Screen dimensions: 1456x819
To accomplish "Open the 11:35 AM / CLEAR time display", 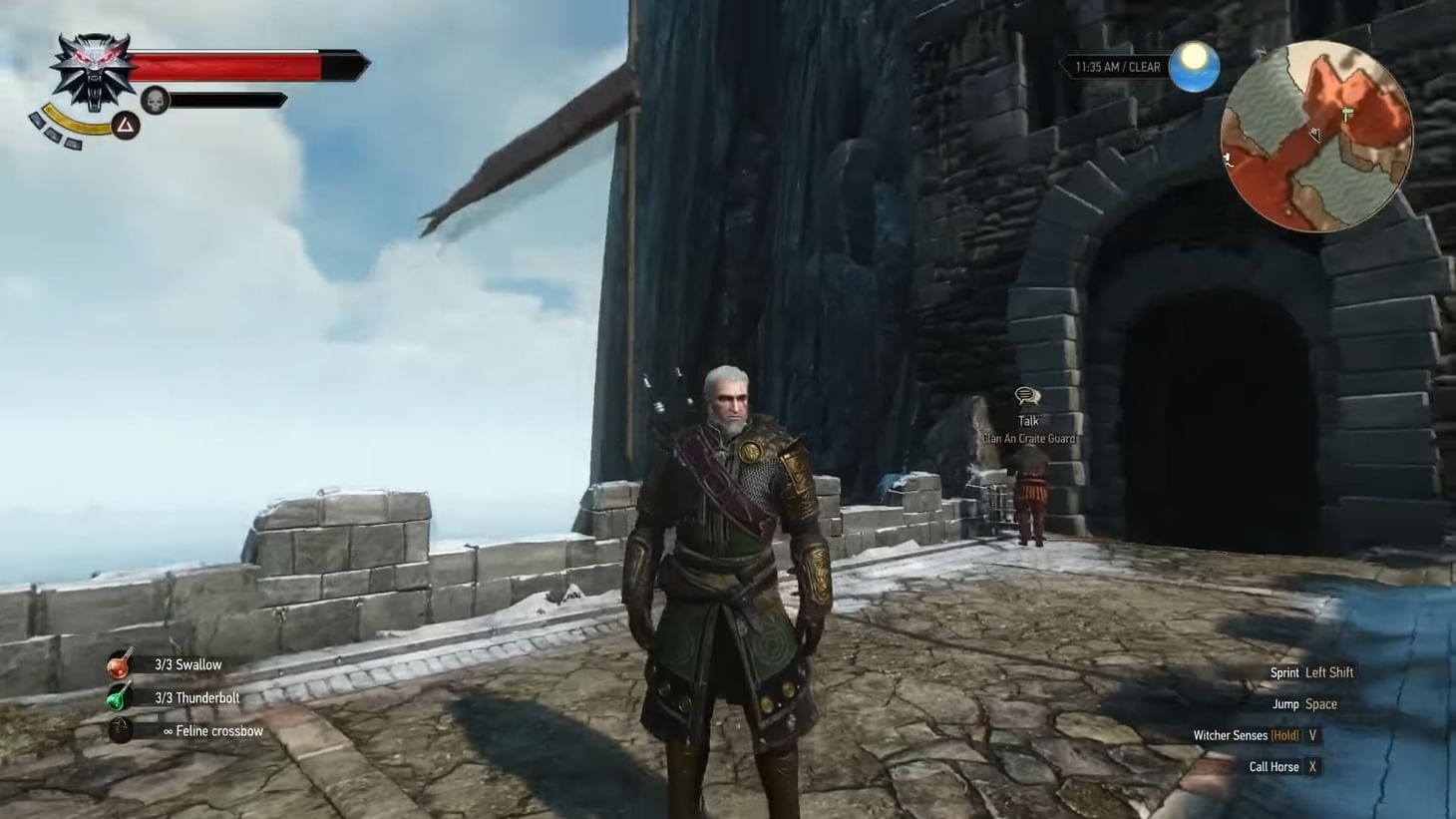I will pos(1117,66).
